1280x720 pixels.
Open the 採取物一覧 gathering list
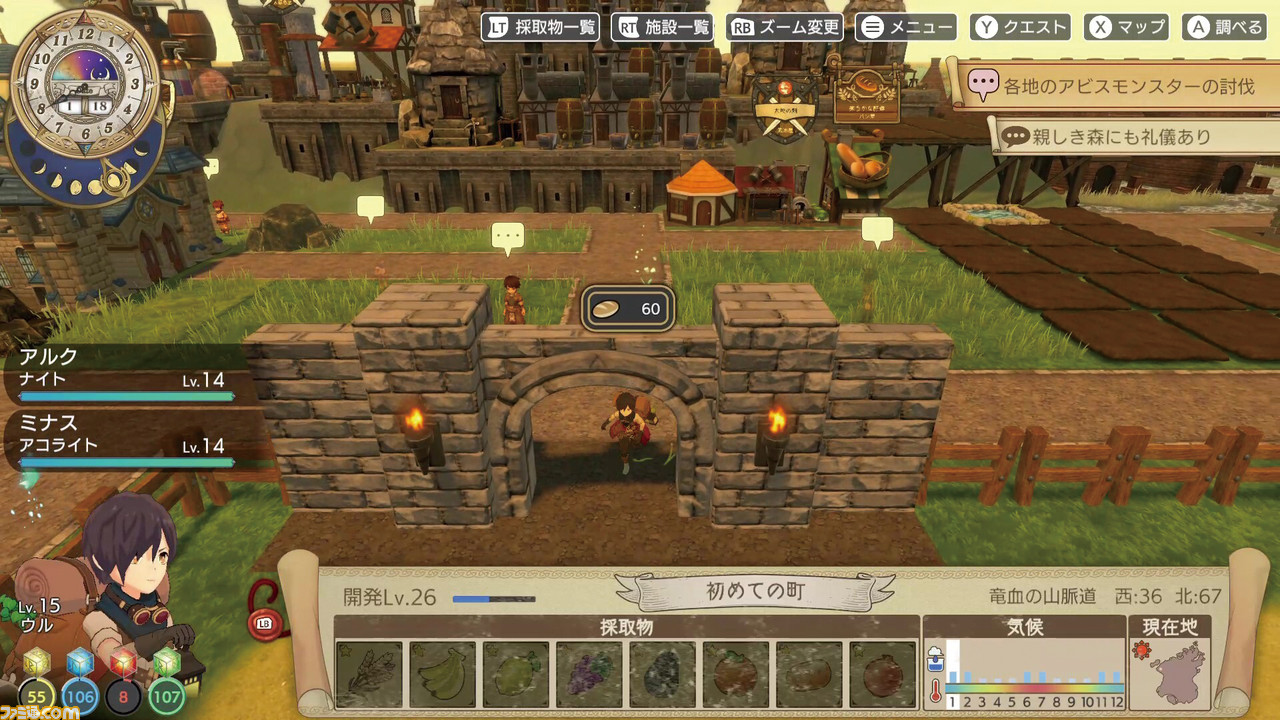point(541,28)
